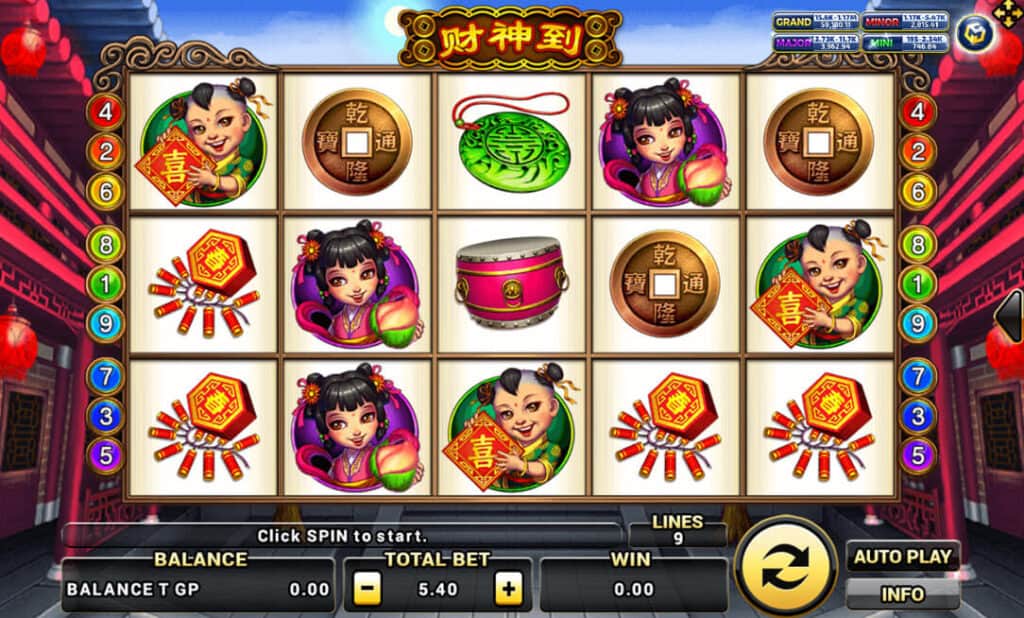Decrease total bet with the minus button

click(367, 589)
